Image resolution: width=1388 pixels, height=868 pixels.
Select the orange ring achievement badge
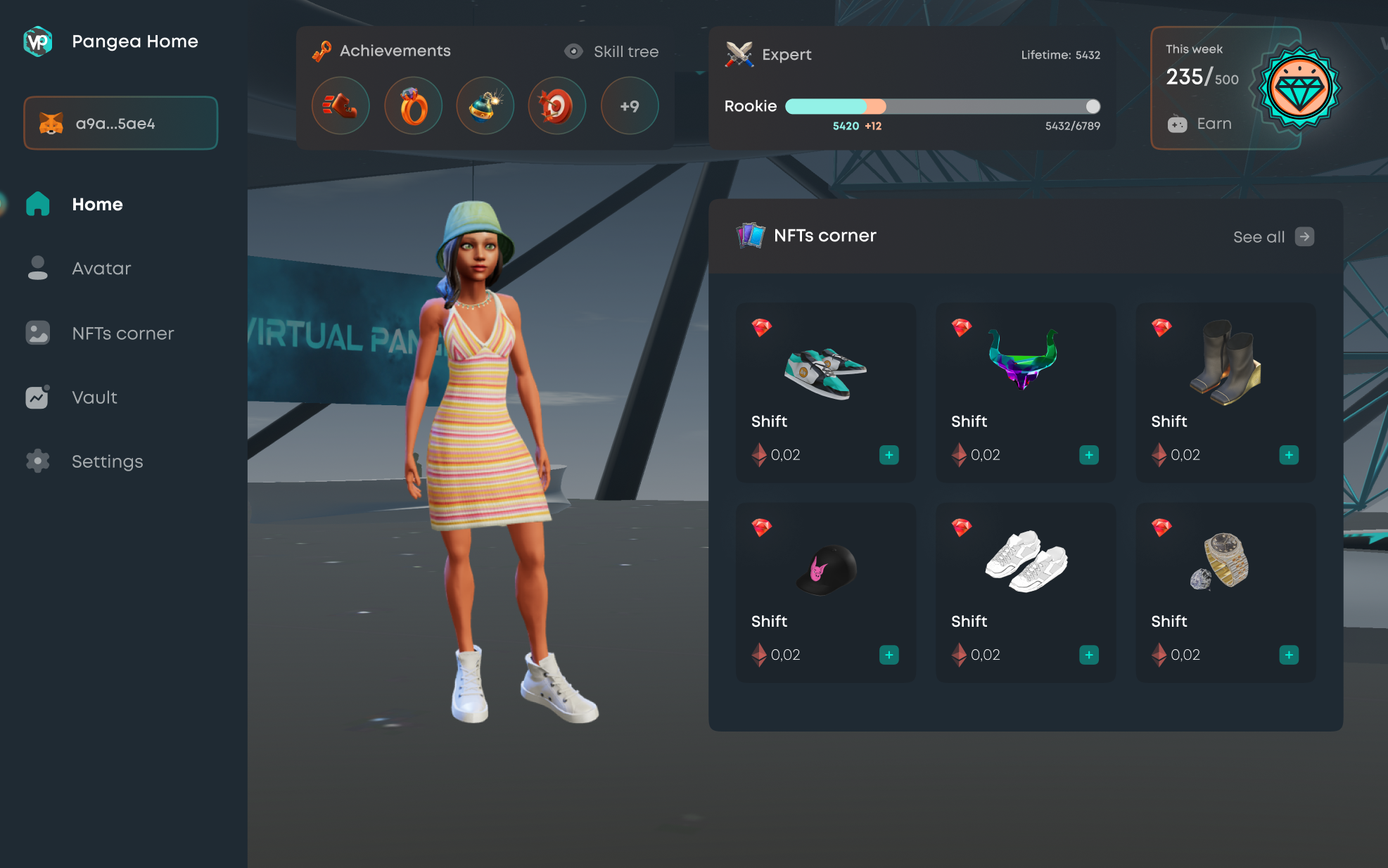[x=413, y=106]
